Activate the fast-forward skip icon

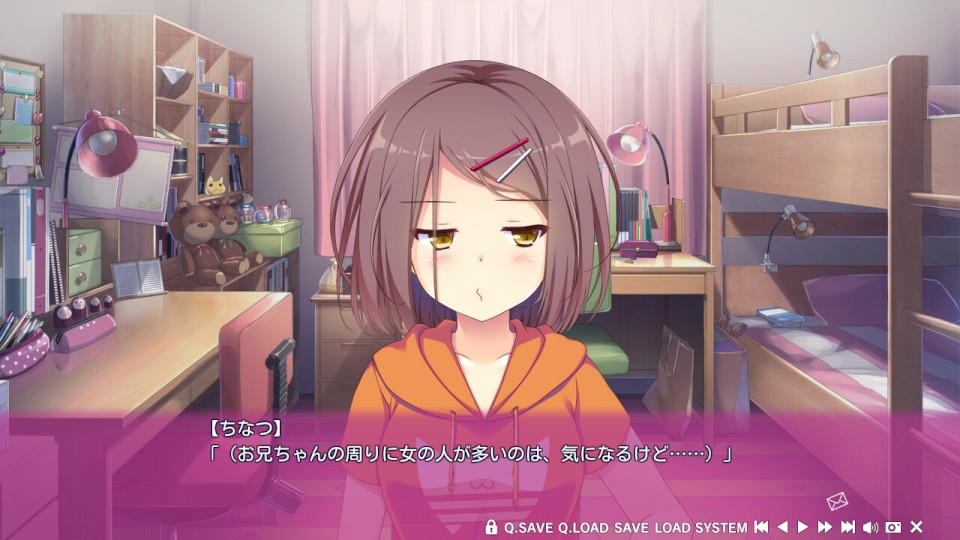coord(825,527)
